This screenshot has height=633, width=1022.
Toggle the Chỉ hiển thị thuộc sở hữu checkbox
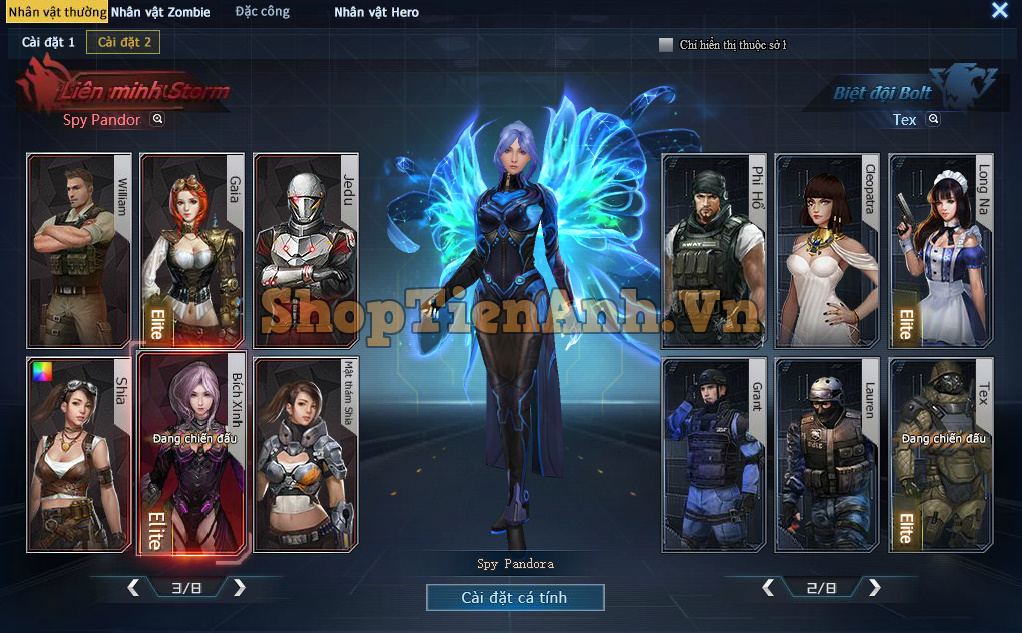(666, 45)
